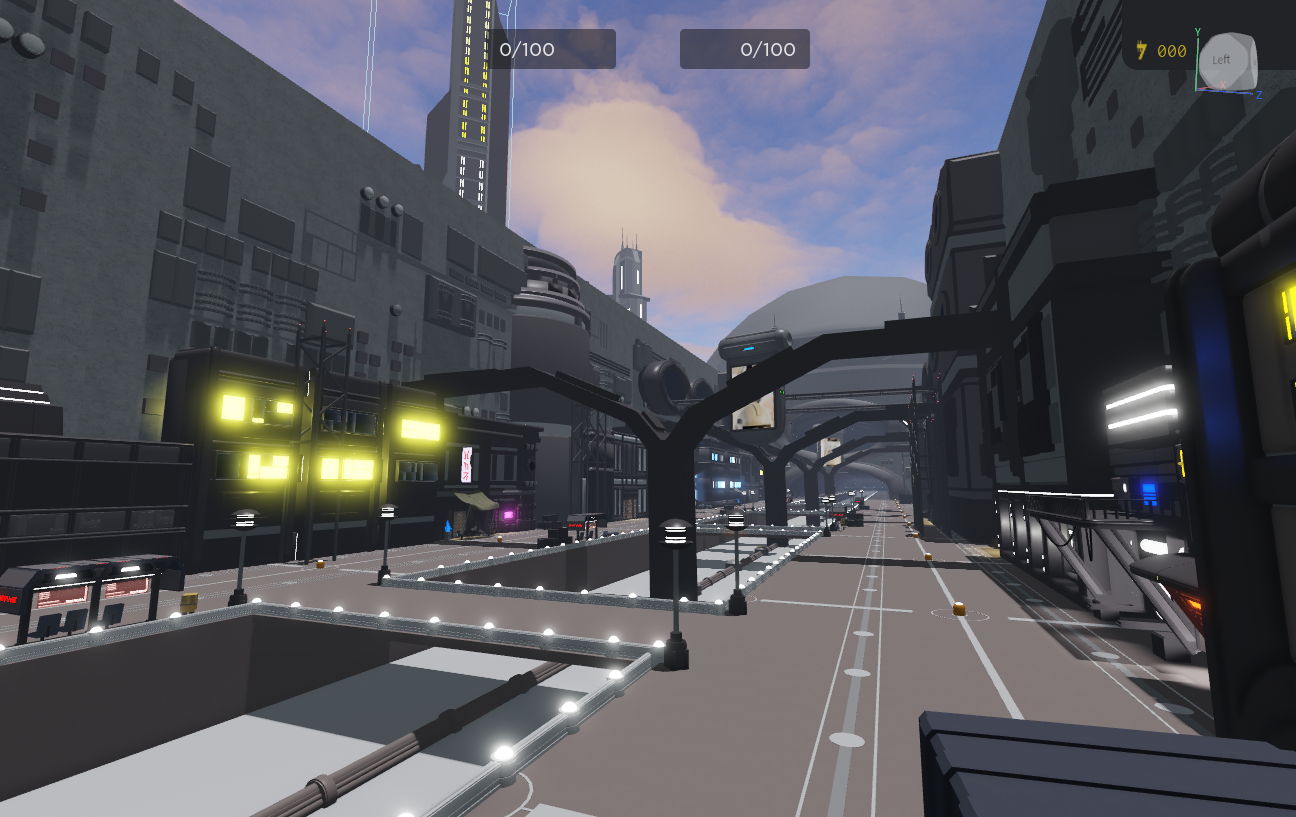Viewport: 1296px width, 817px height.
Task: Click the blue-lit screen beneath the monitor
Action: [x=749, y=348]
